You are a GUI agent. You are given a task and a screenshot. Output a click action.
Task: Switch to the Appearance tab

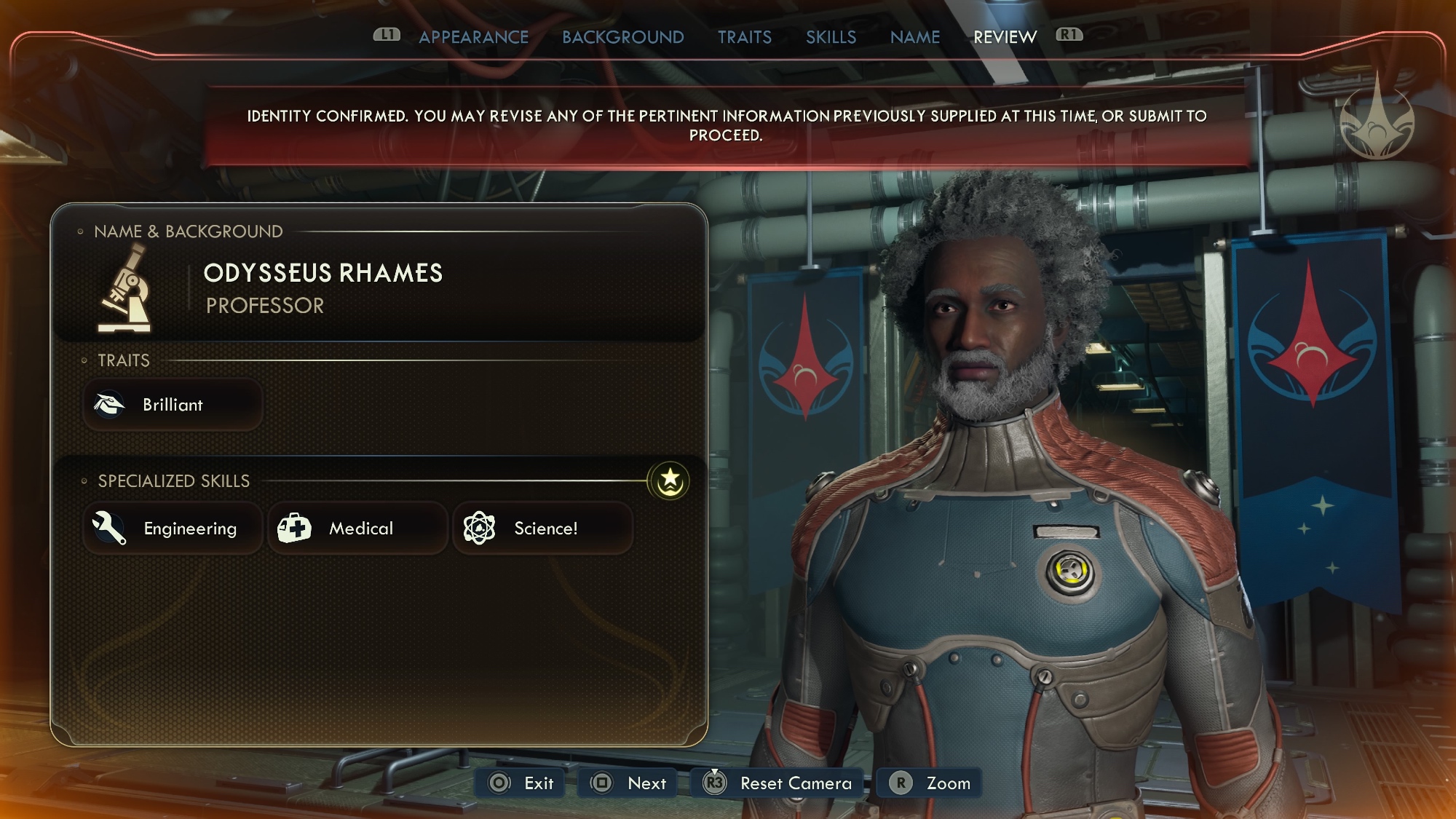coord(473,37)
